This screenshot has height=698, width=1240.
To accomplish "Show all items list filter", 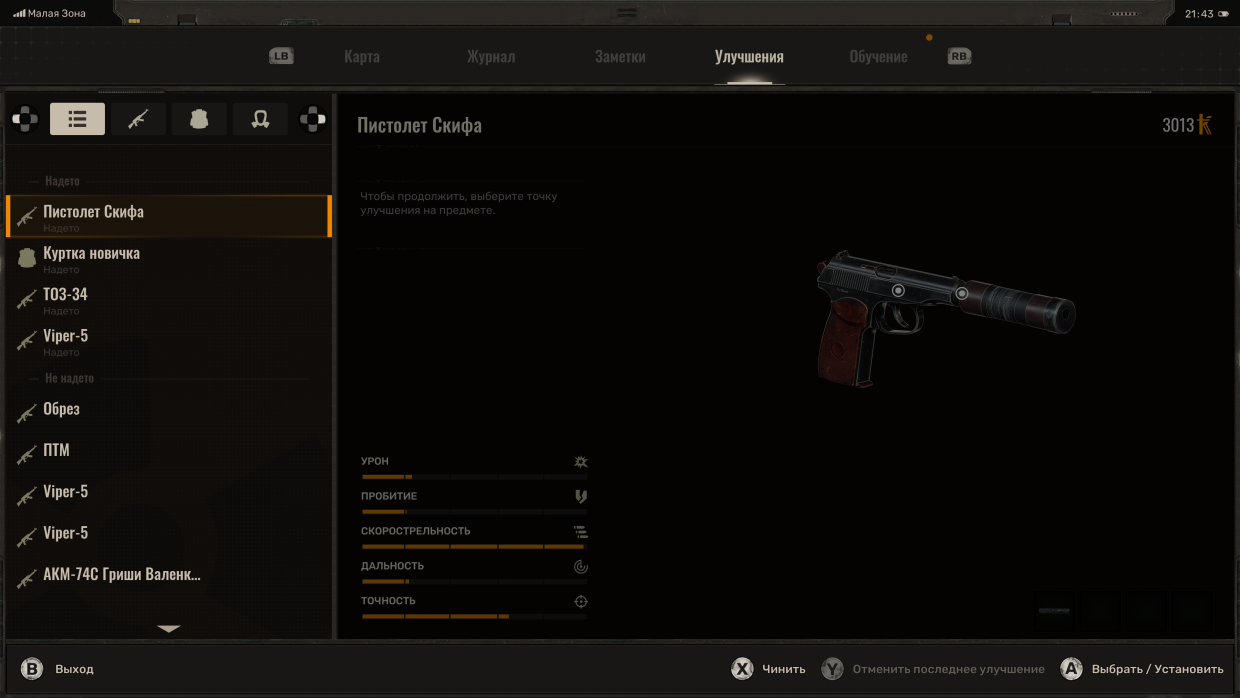I will pyautogui.click(x=78, y=119).
